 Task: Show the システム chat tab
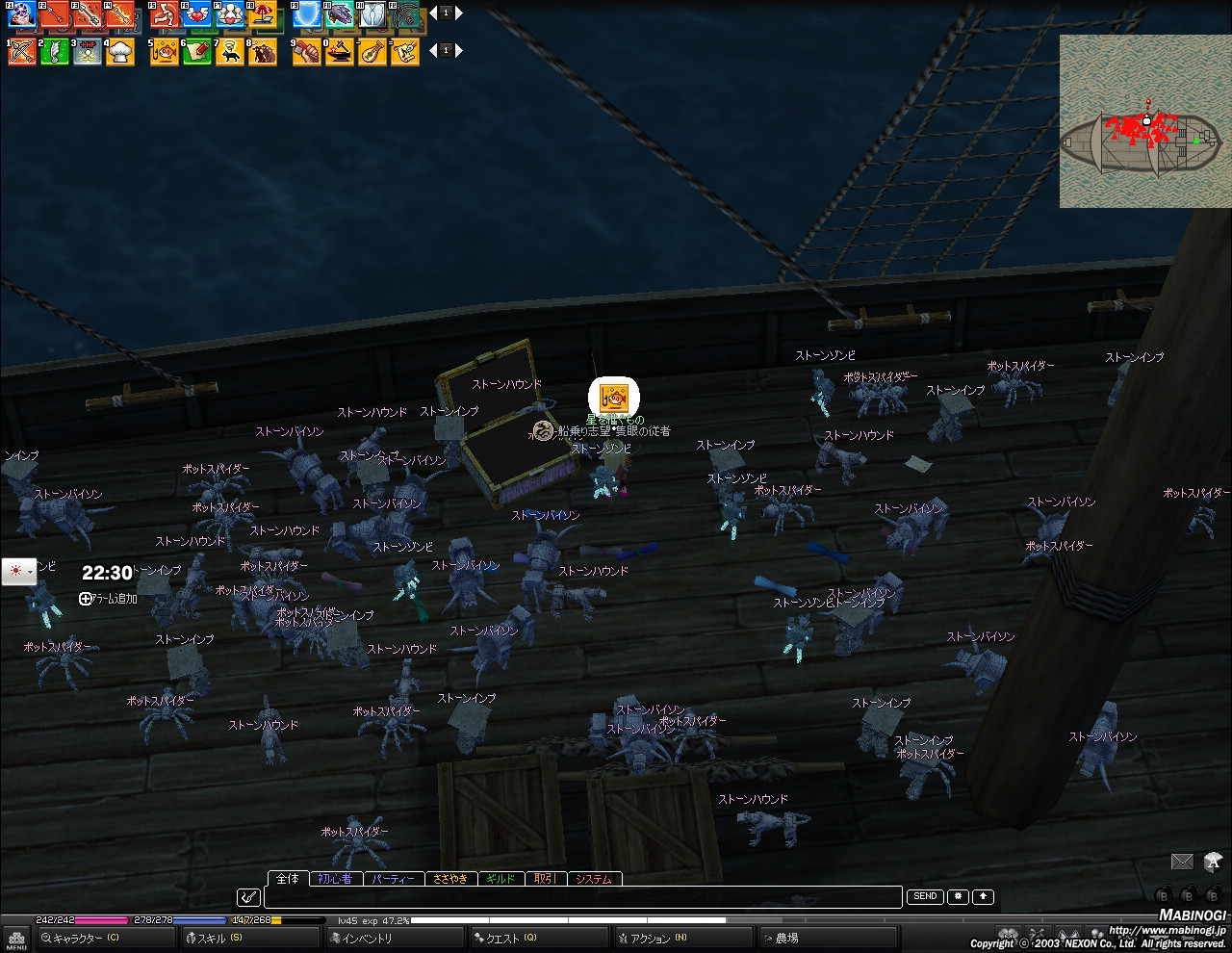594,879
